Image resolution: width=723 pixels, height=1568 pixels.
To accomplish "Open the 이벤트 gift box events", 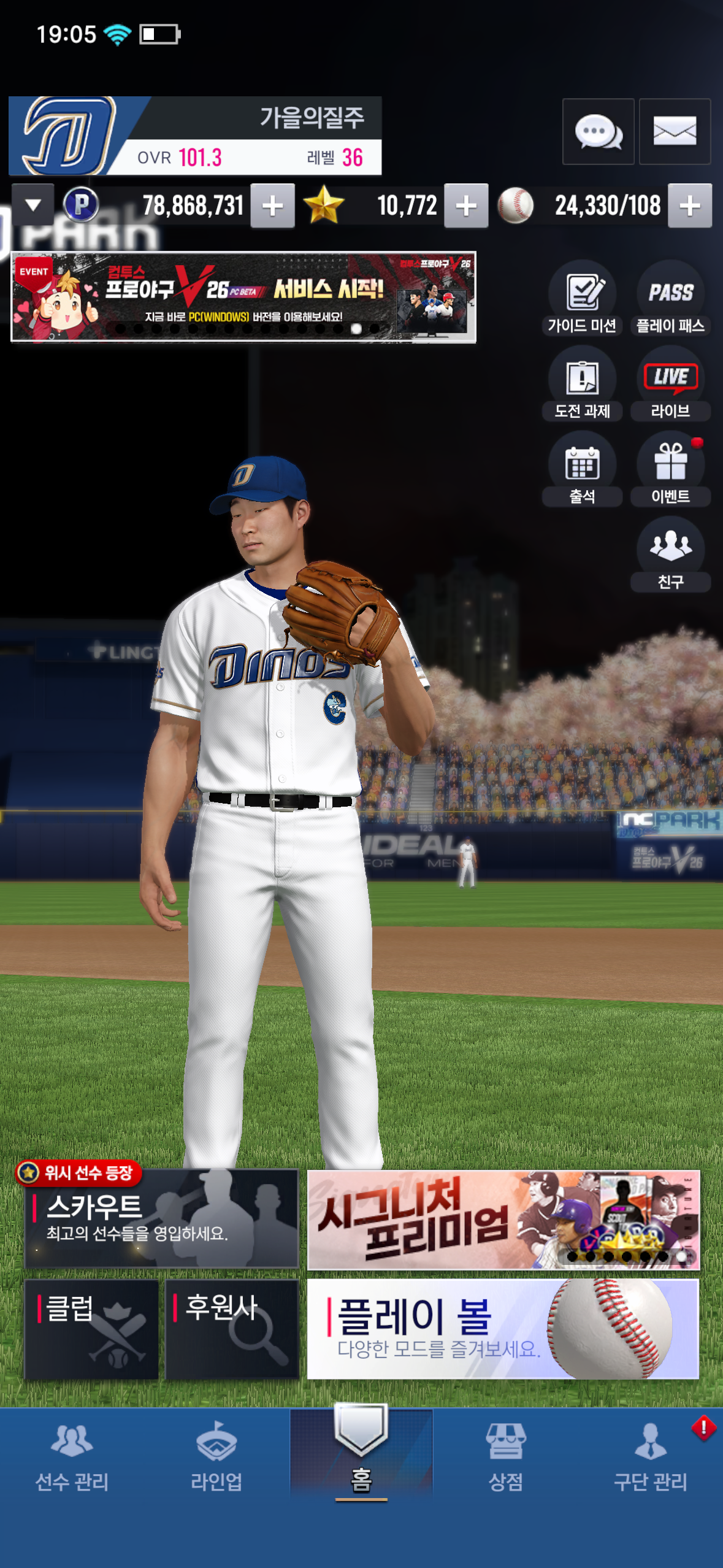I will [x=670, y=469].
